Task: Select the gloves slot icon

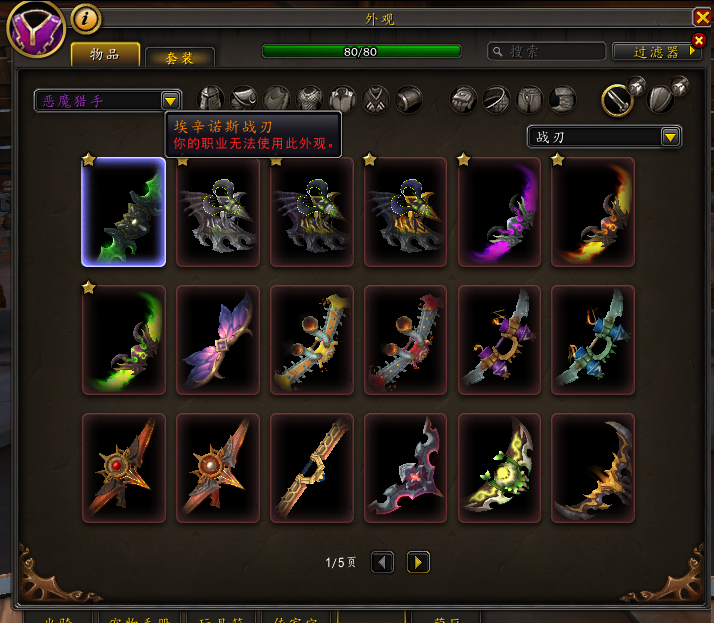Action: click(464, 98)
